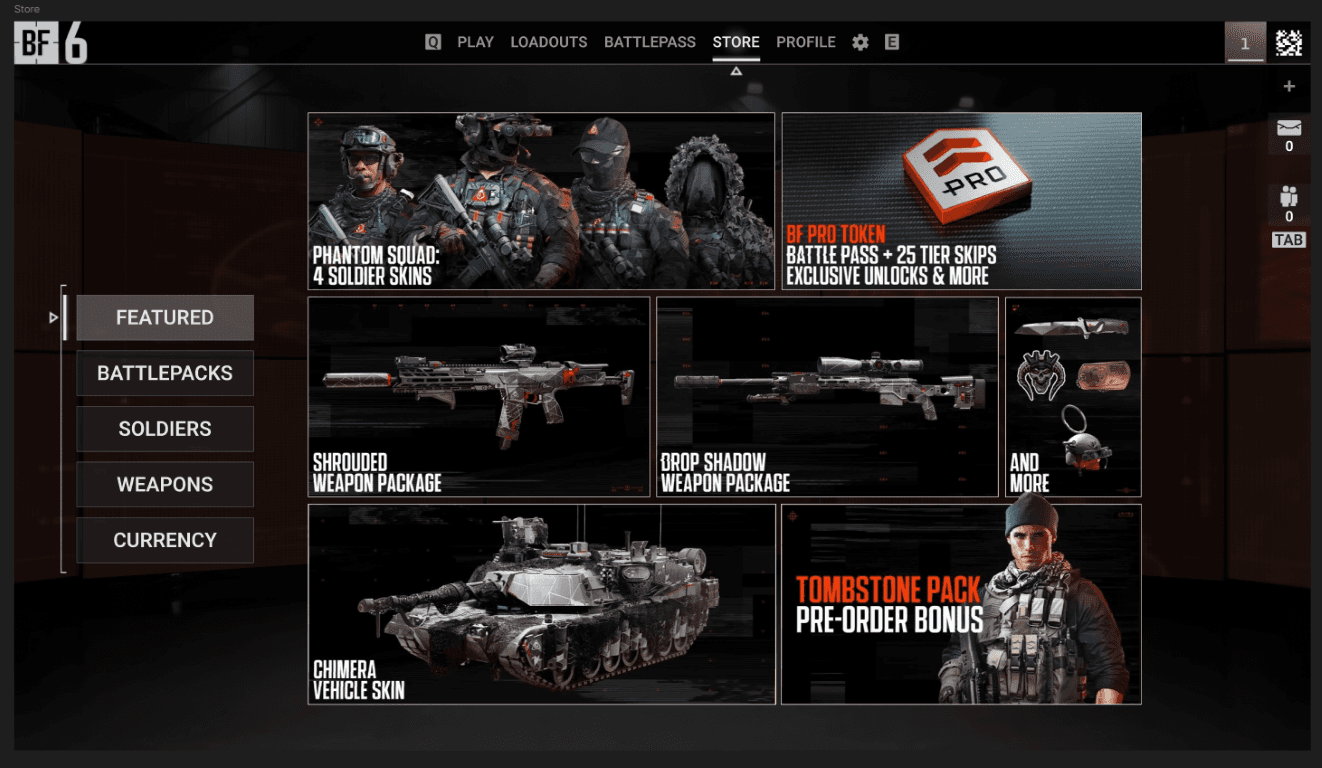Open the And More items tile
Viewport: 1322px width, 768px height.
click(x=1073, y=396)
